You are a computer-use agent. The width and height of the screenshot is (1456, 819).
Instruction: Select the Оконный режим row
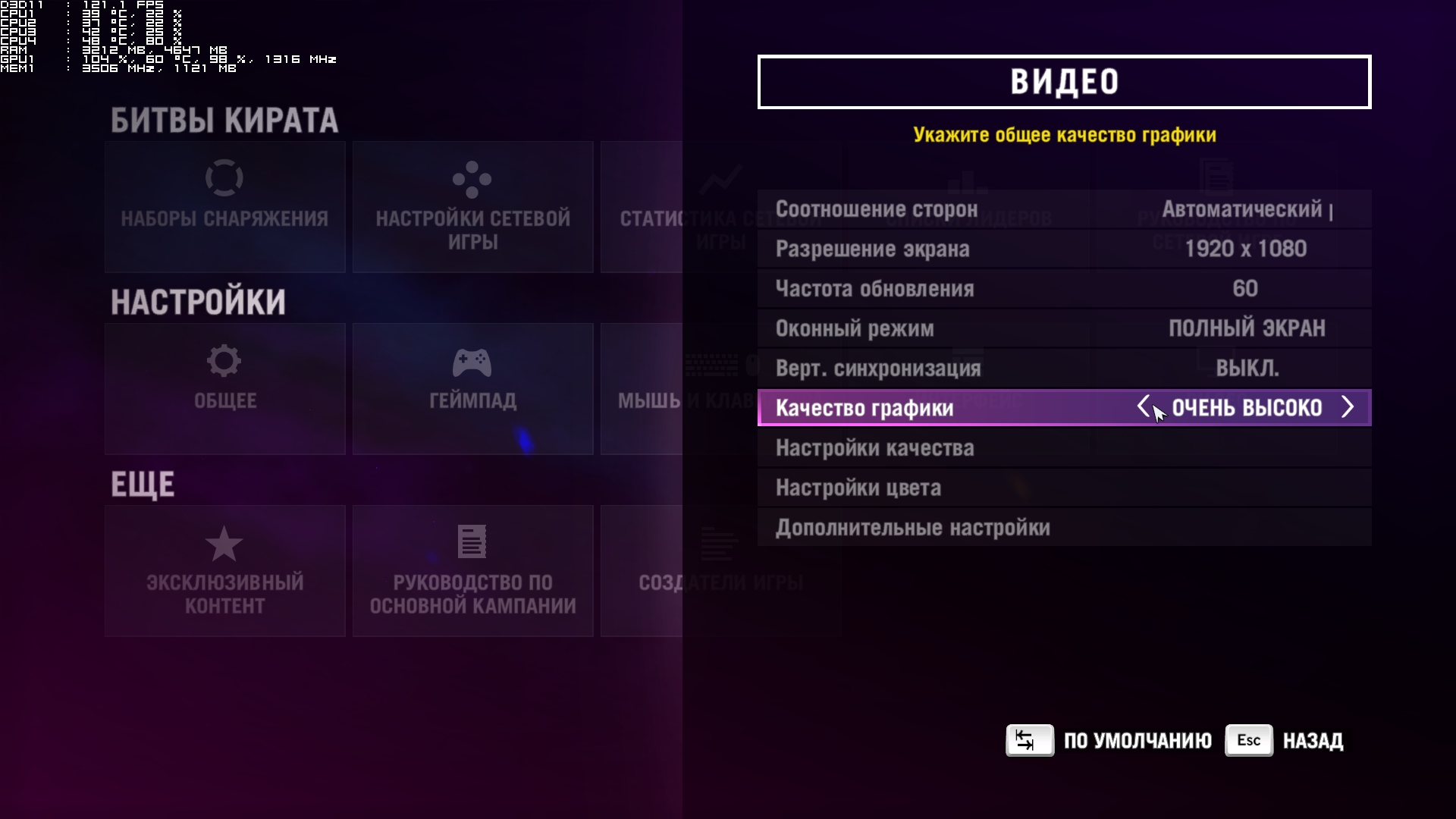tap(1063, 328)
